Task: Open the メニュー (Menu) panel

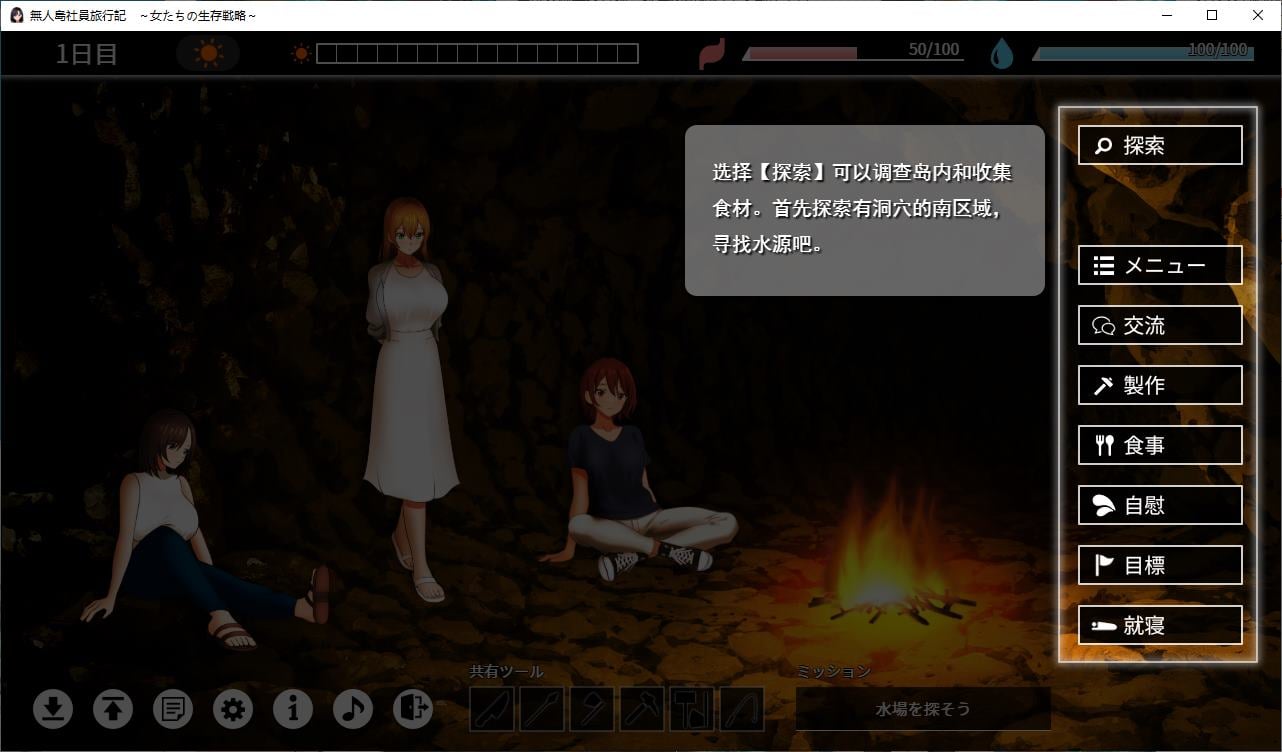Action: pyautogui.click(x=1159, y=265)
